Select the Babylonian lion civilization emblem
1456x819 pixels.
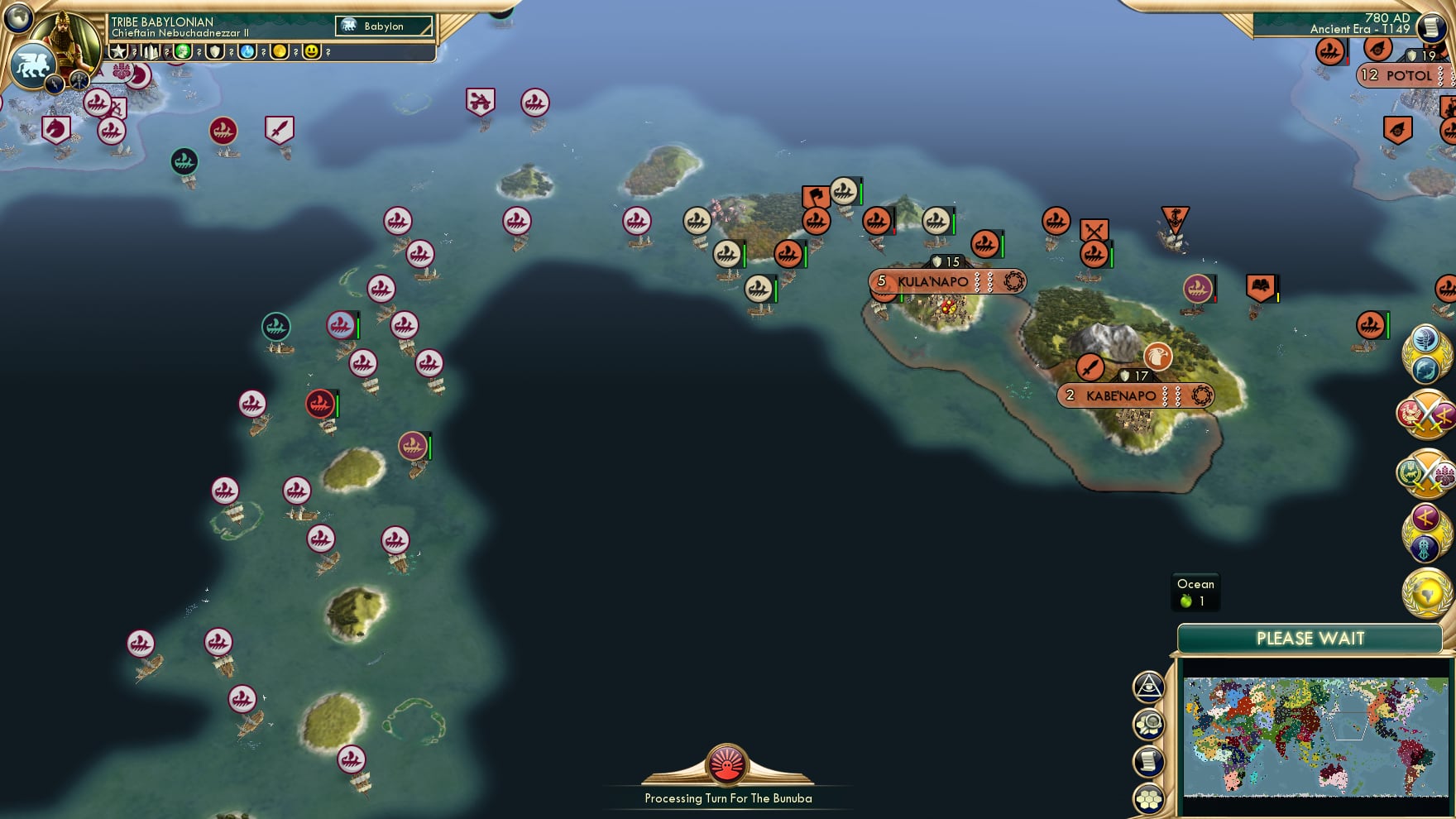32,64
